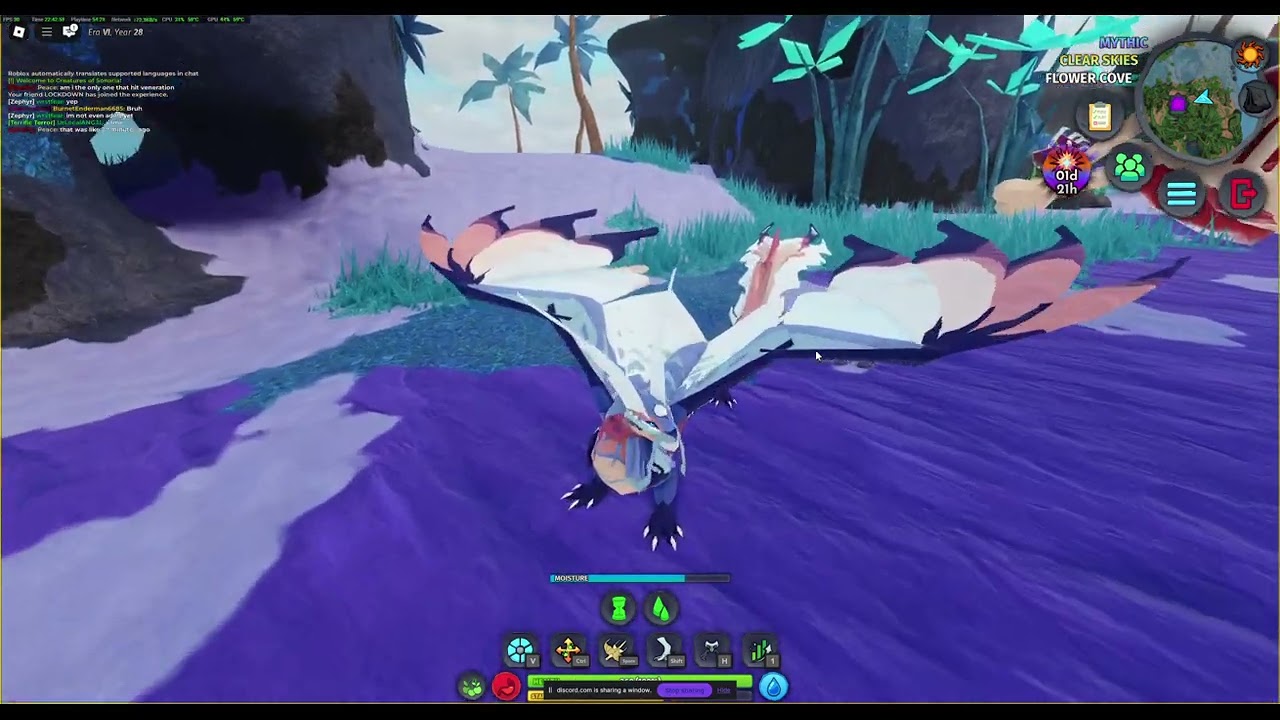The height and width of the screenshot is (720, 1280).
Task: Activate the green hourglass ability
Action: [619, 608]
